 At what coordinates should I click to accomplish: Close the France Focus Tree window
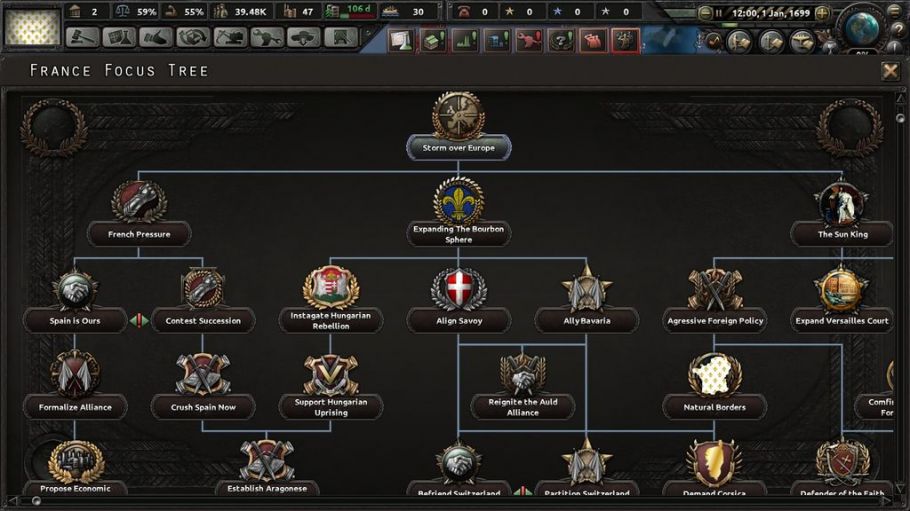889,71
